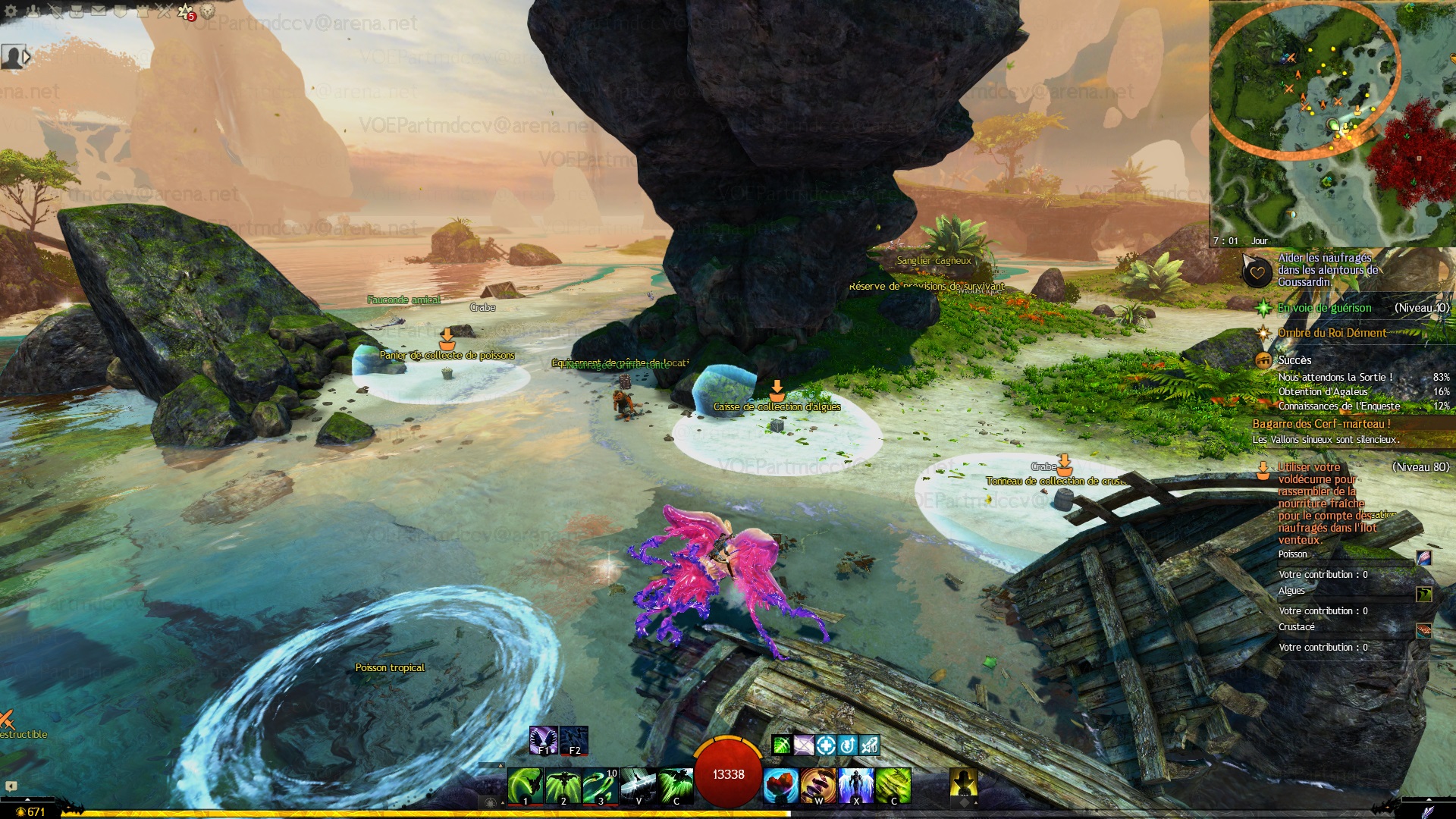1456x819 pixels.
Task: Activate the F2 profession skill
Action: (x=574, y=740)
